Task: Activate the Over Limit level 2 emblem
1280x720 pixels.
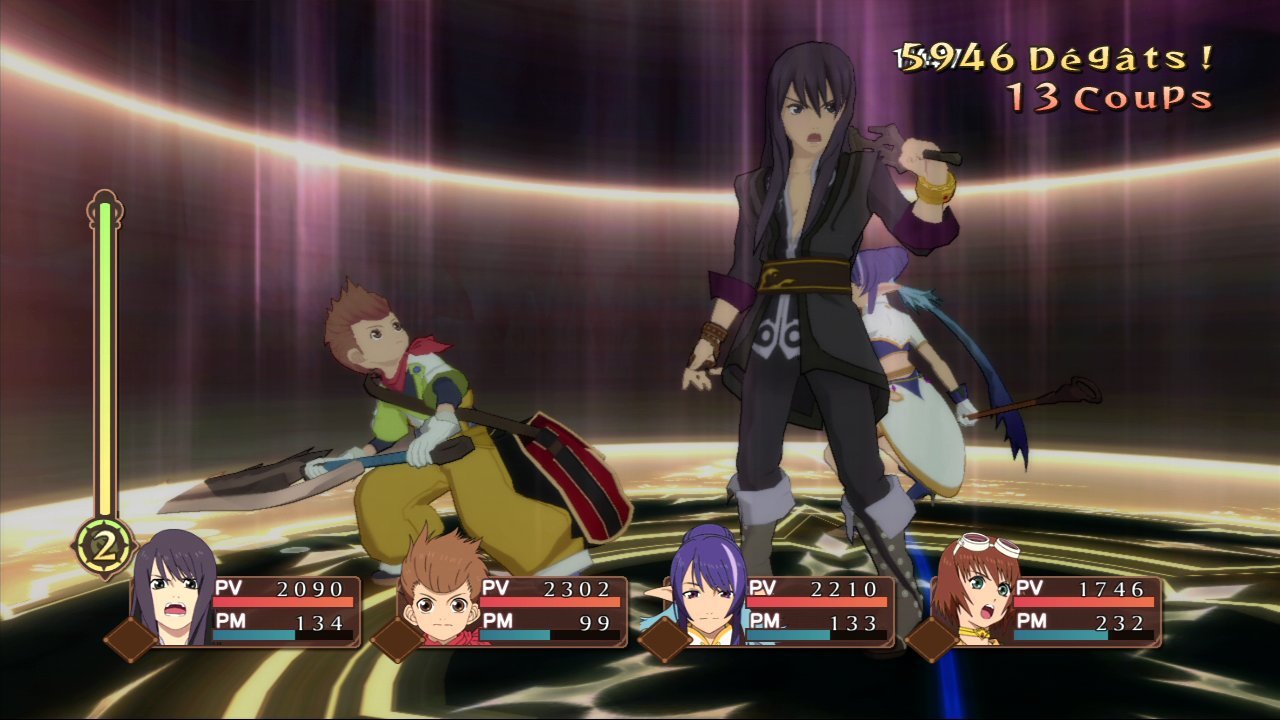Action: coord(103,546)
